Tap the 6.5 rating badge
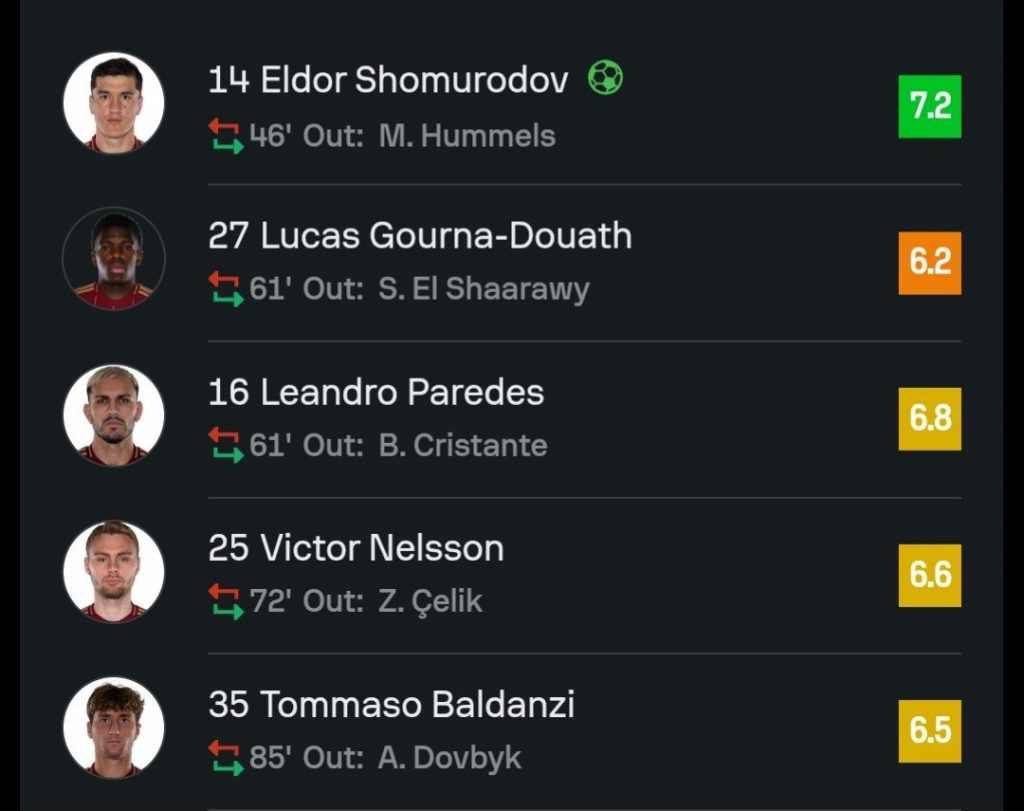 click(x=929, y=731)
